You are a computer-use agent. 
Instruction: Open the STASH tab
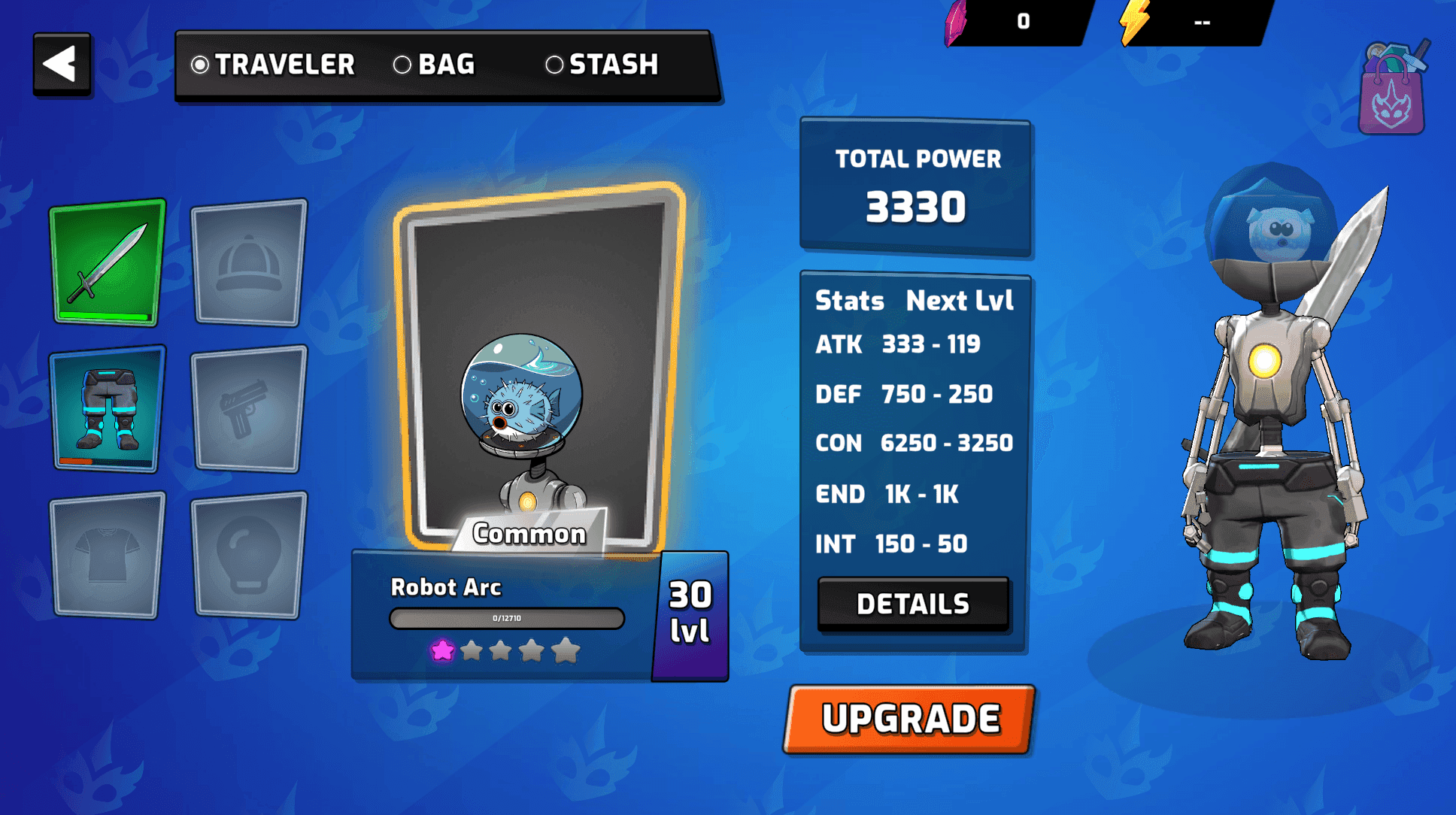613,66
